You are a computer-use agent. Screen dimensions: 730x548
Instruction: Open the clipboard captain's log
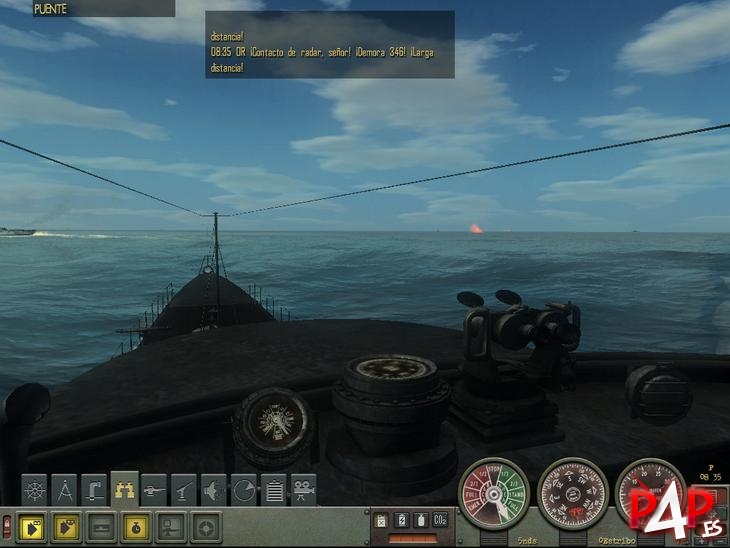tap(274, 489)
